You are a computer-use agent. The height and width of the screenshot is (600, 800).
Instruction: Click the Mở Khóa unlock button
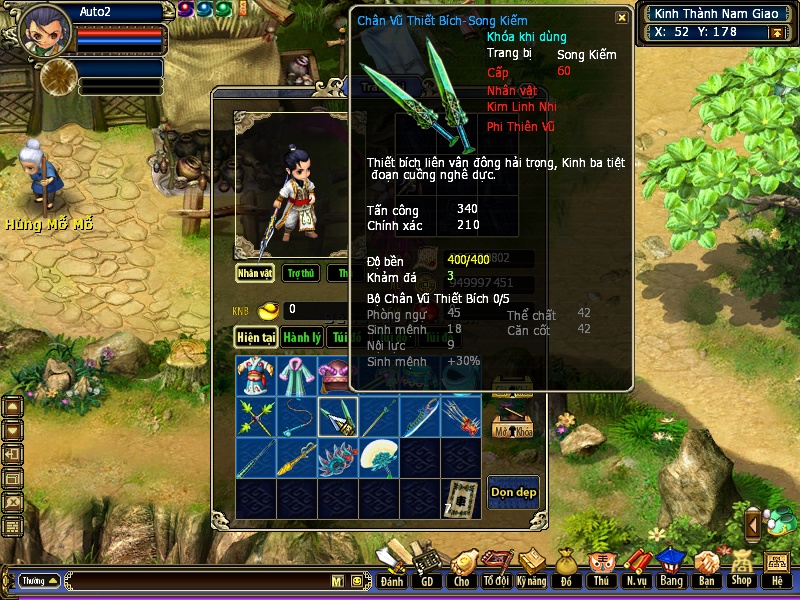[512, 423]
